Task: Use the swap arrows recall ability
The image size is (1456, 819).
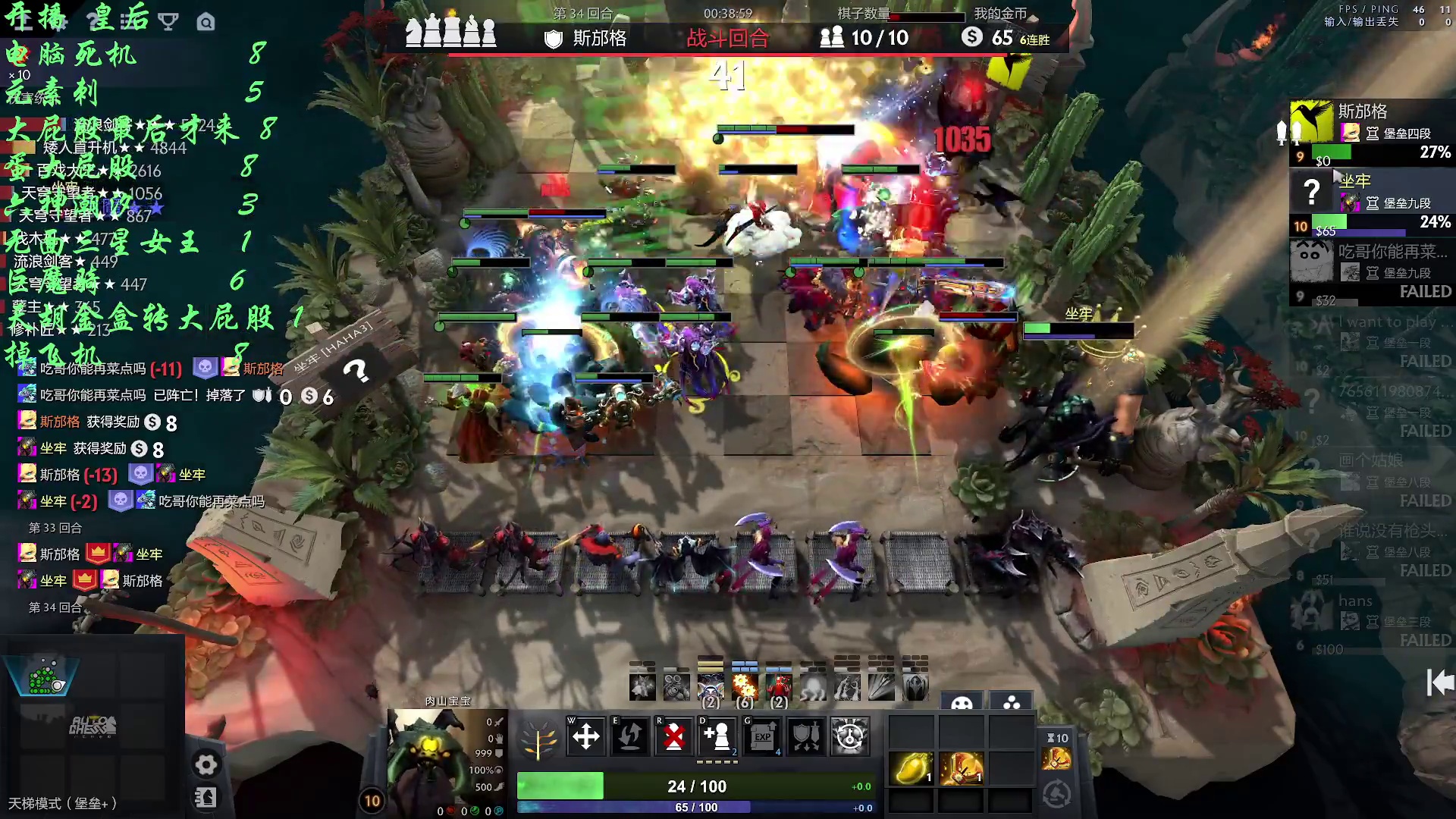Action: click(629, 736)
